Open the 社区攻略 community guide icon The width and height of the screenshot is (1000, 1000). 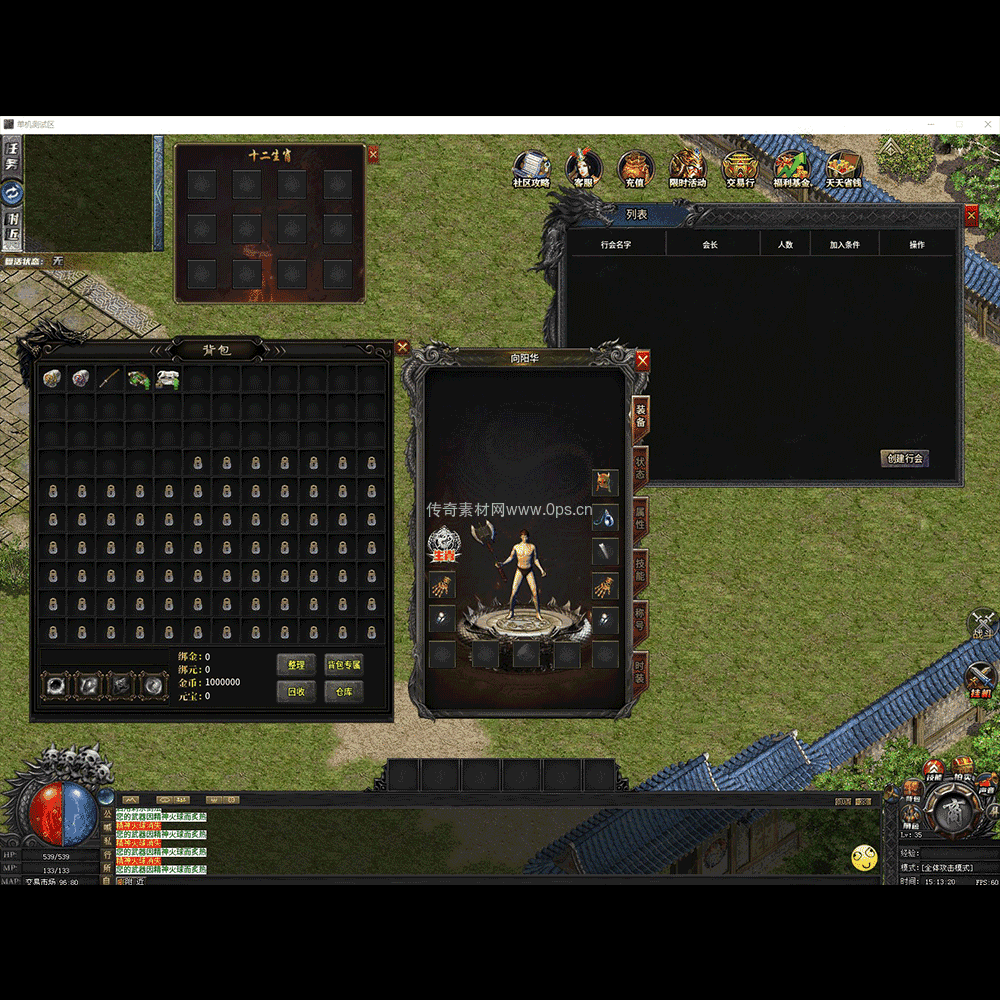tap(531, 167)
